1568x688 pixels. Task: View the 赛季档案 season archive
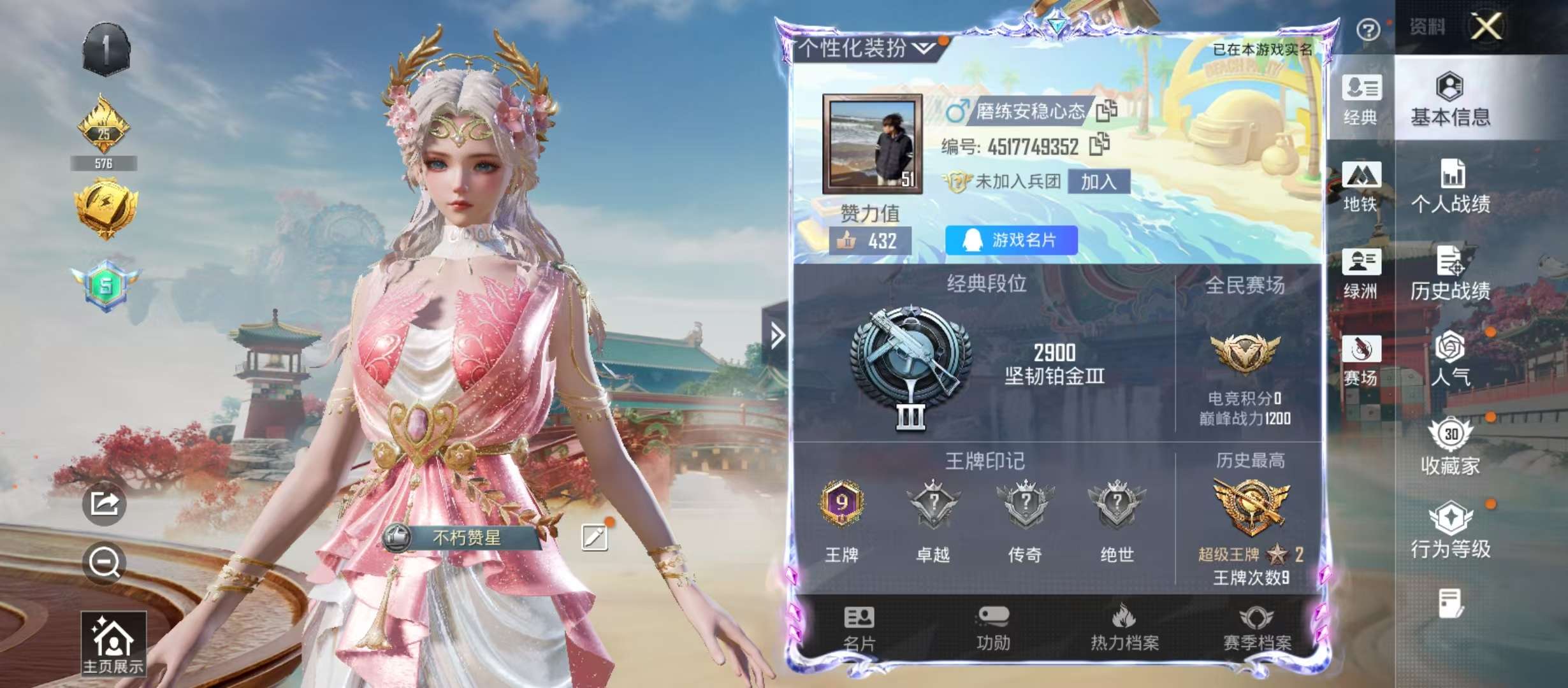tap(1257, 629)
